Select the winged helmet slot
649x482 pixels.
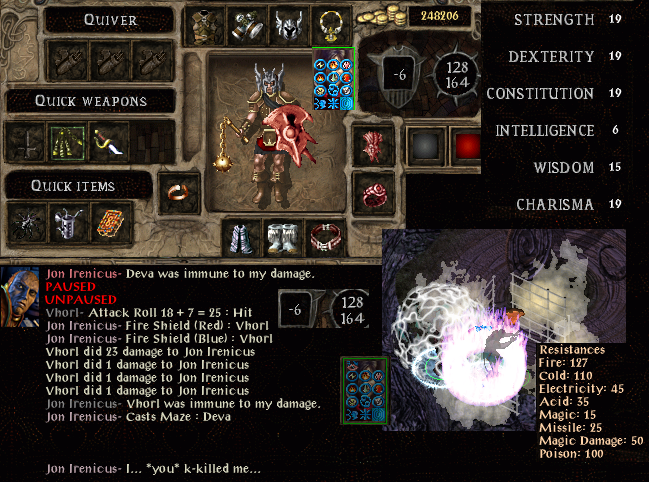287,24
